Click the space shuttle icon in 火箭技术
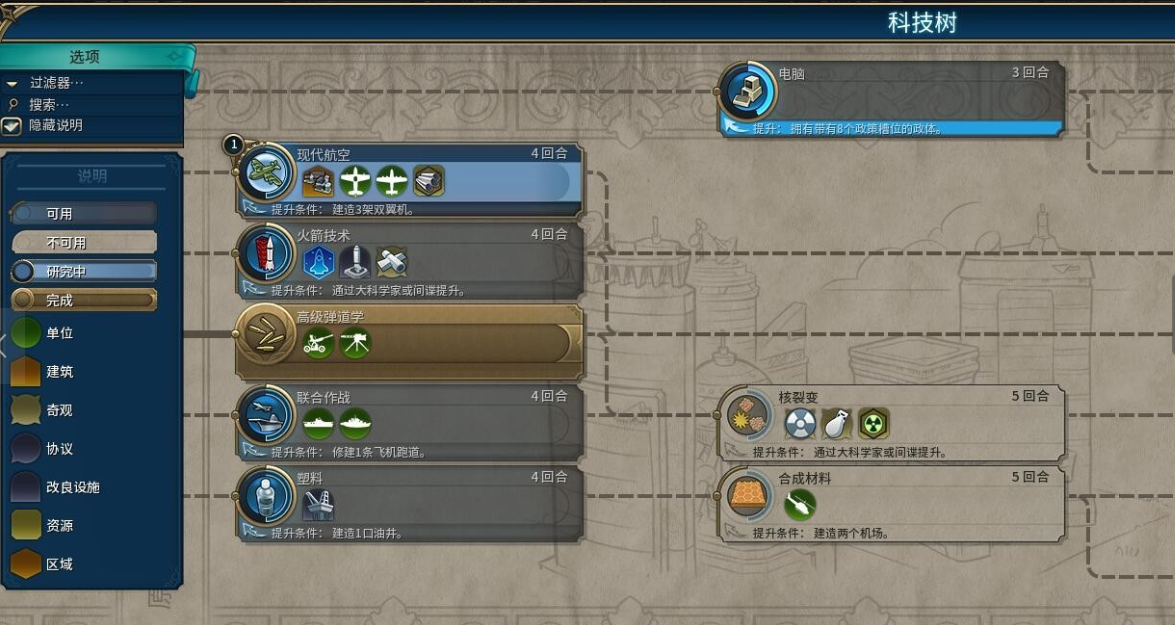The image size is (1175, 625). (x=319, y=262)
